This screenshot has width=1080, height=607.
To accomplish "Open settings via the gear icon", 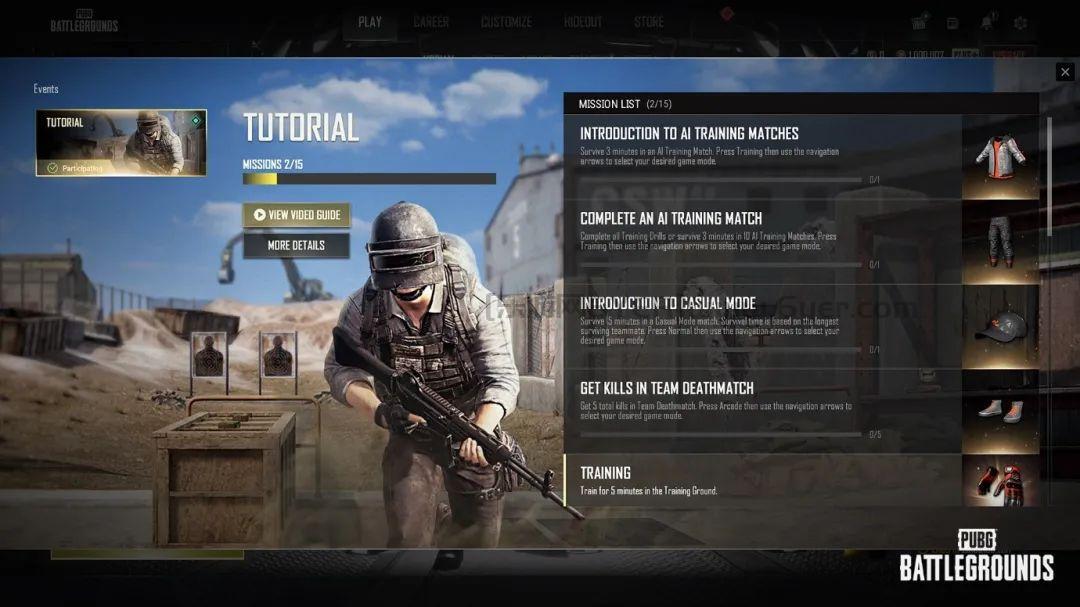I will point(1020,23).
